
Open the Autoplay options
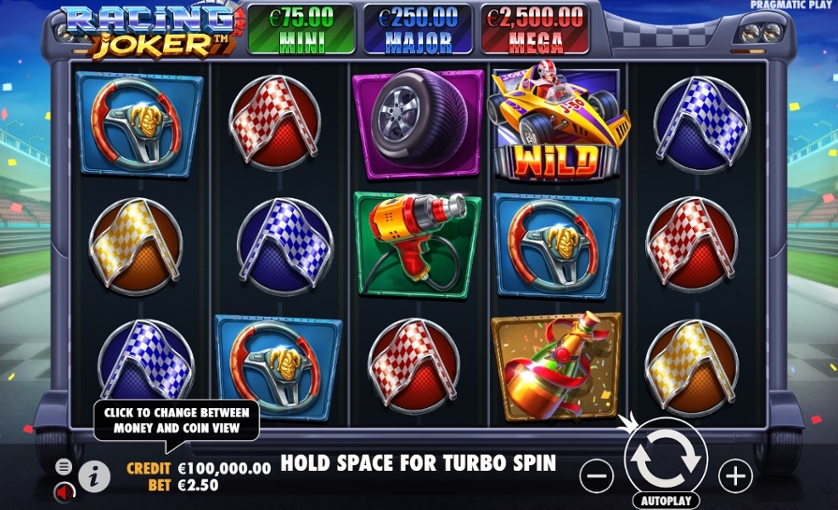pos(665,499)
